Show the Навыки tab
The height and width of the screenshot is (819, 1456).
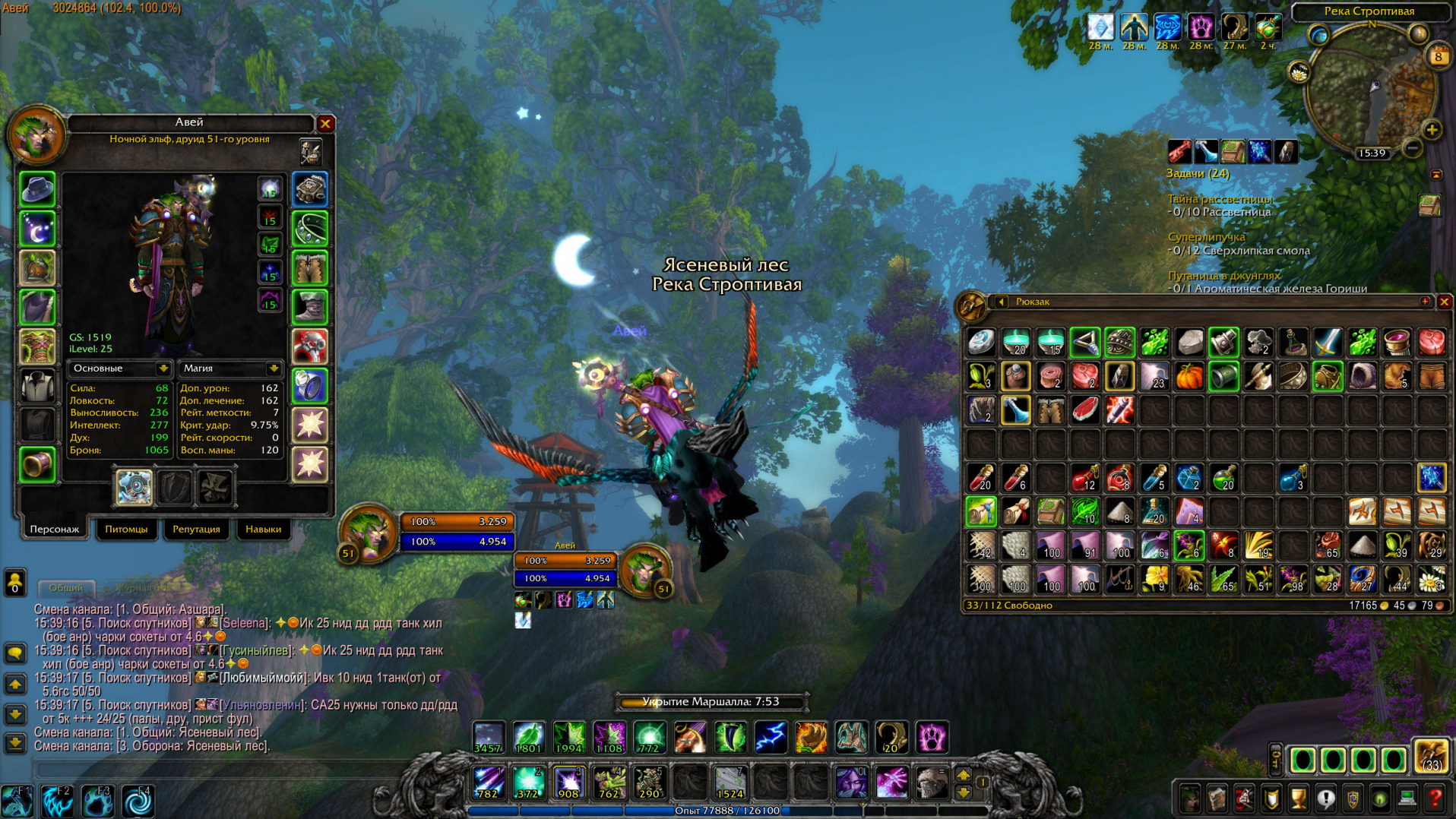[x=263, y=529]
